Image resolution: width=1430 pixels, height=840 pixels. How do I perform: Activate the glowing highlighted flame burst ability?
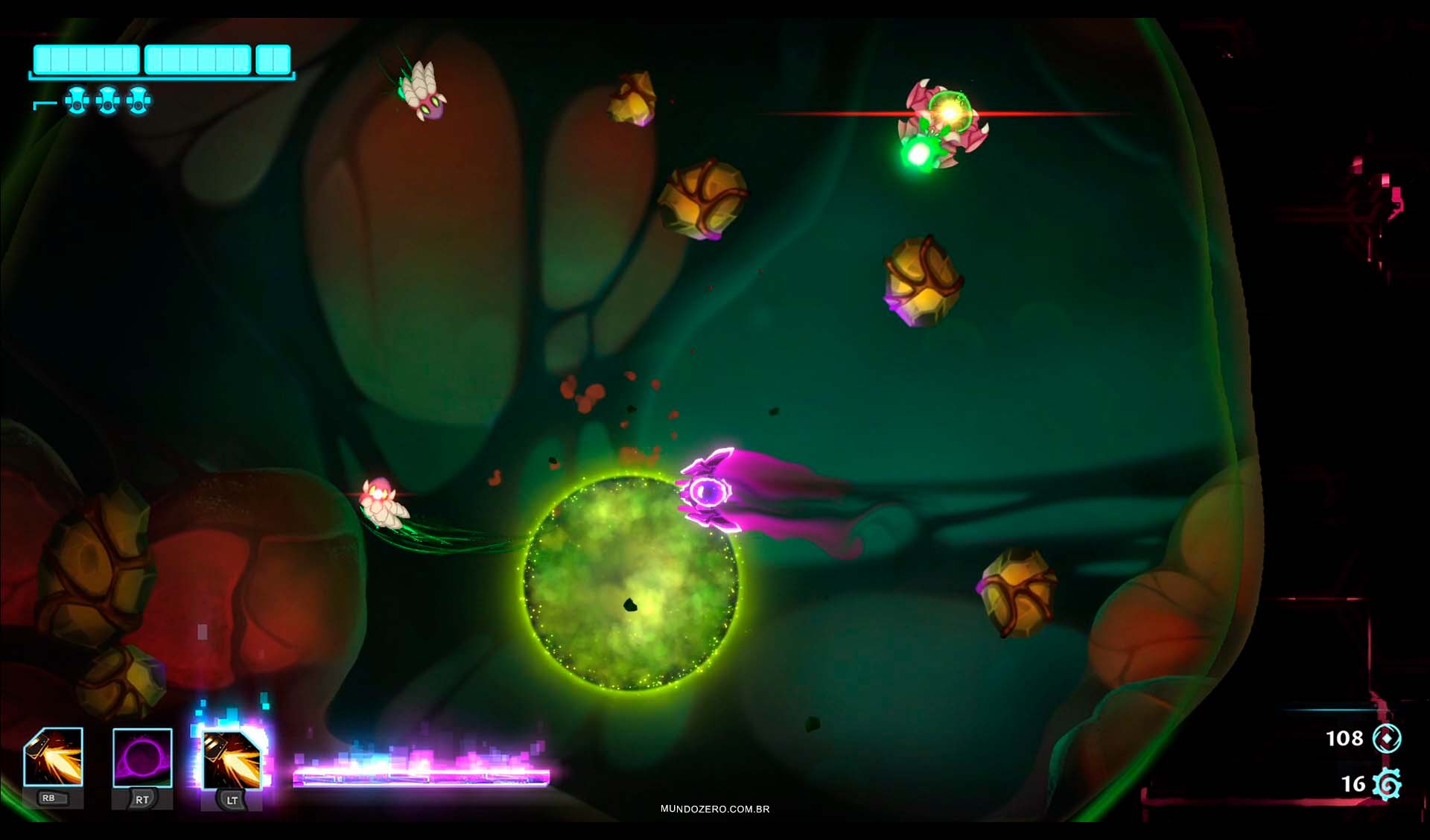pos(232,760)
